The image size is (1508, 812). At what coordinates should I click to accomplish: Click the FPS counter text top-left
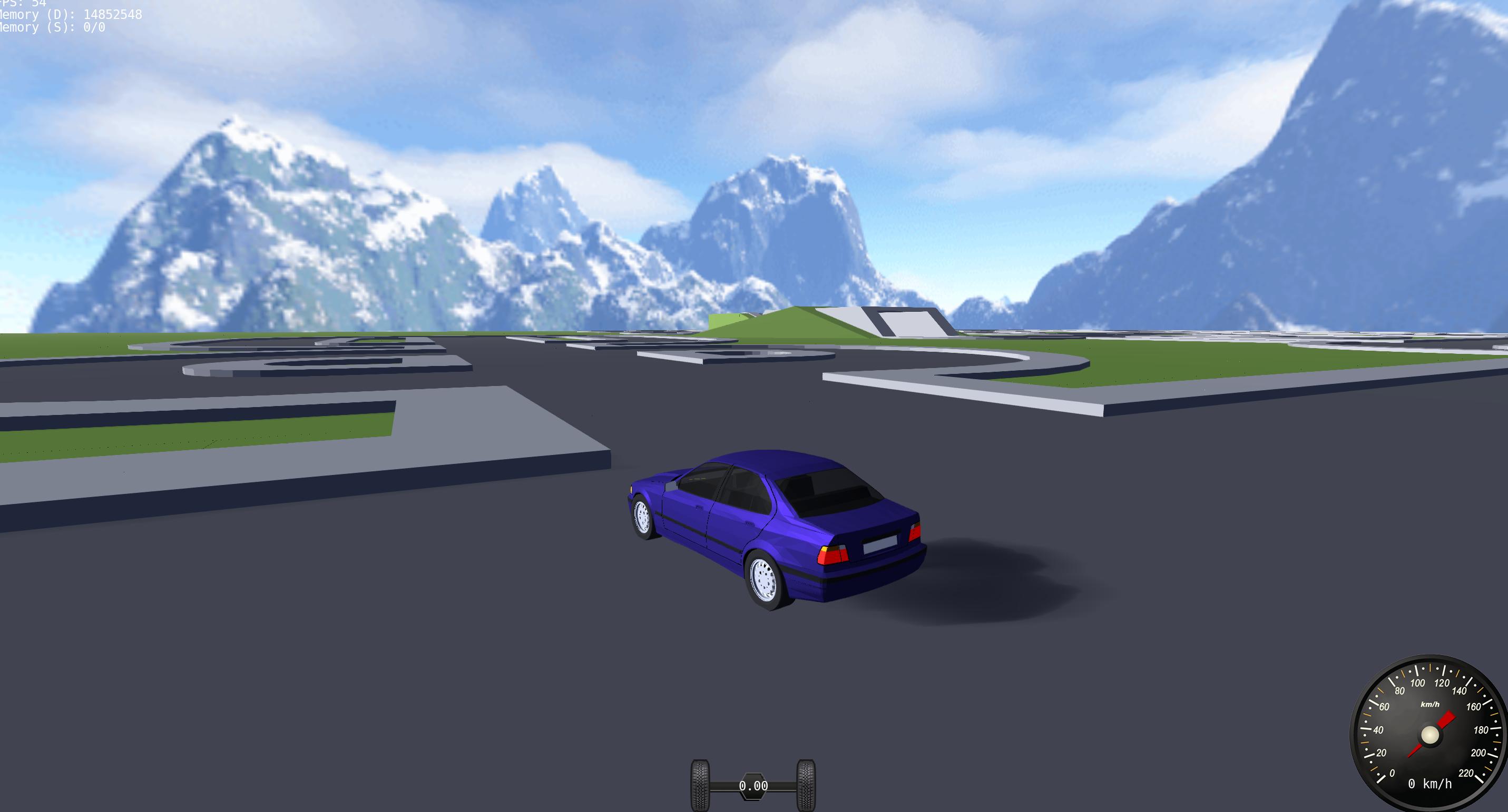(x=23, y=4)
